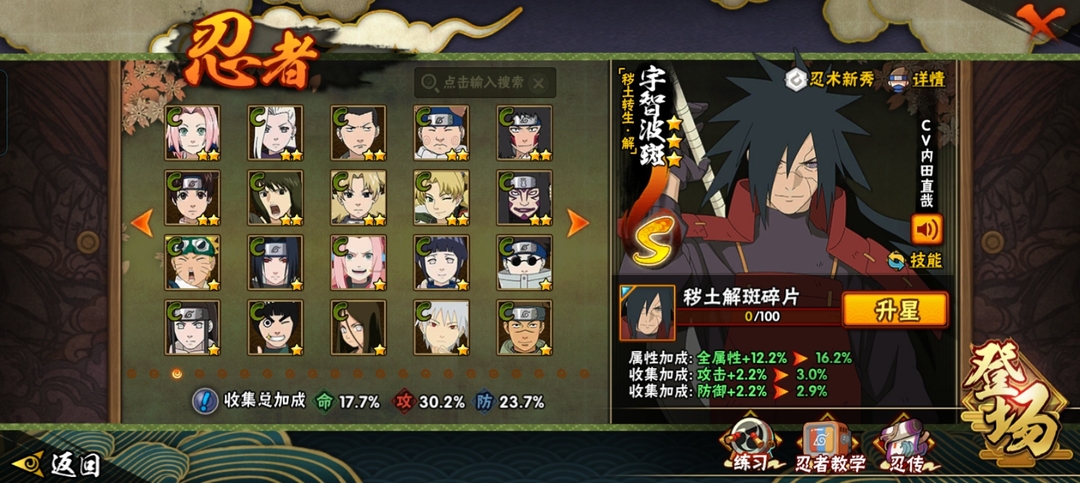Select Naruto with green goggles portrait
1080x483 pixels.
tap(192, 262)
